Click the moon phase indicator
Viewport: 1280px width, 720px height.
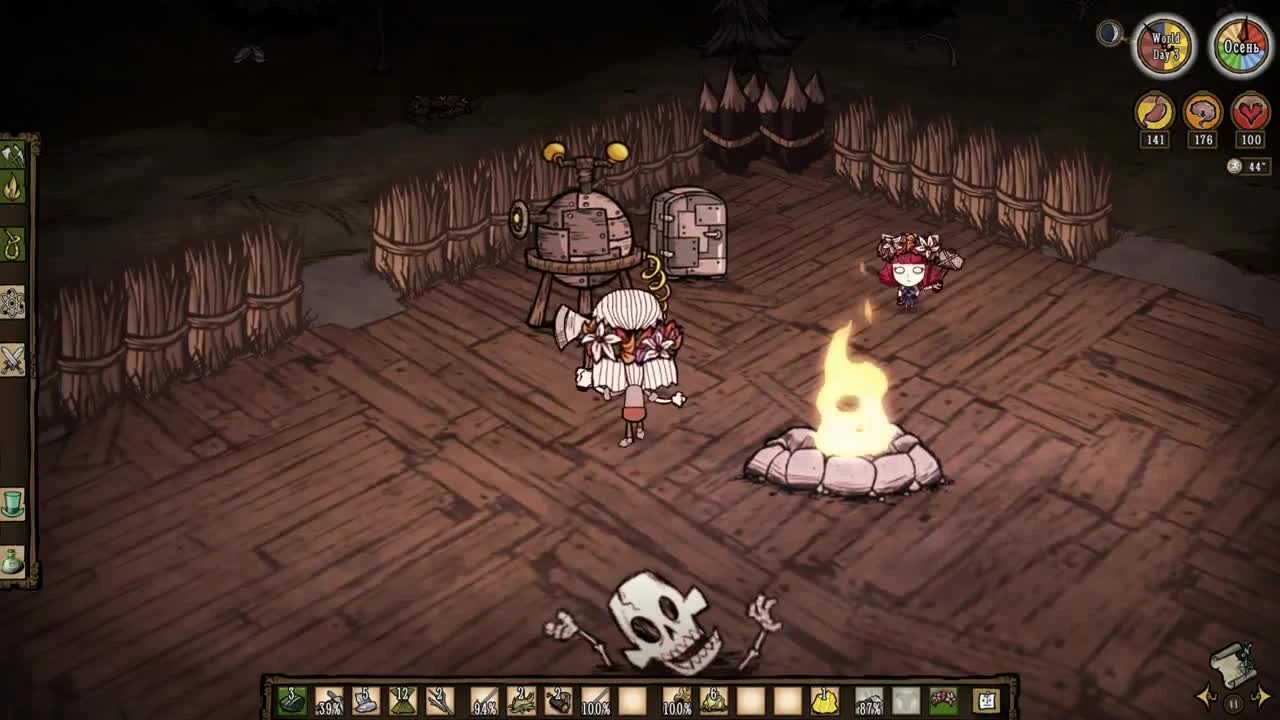(x=1108, y=32)
